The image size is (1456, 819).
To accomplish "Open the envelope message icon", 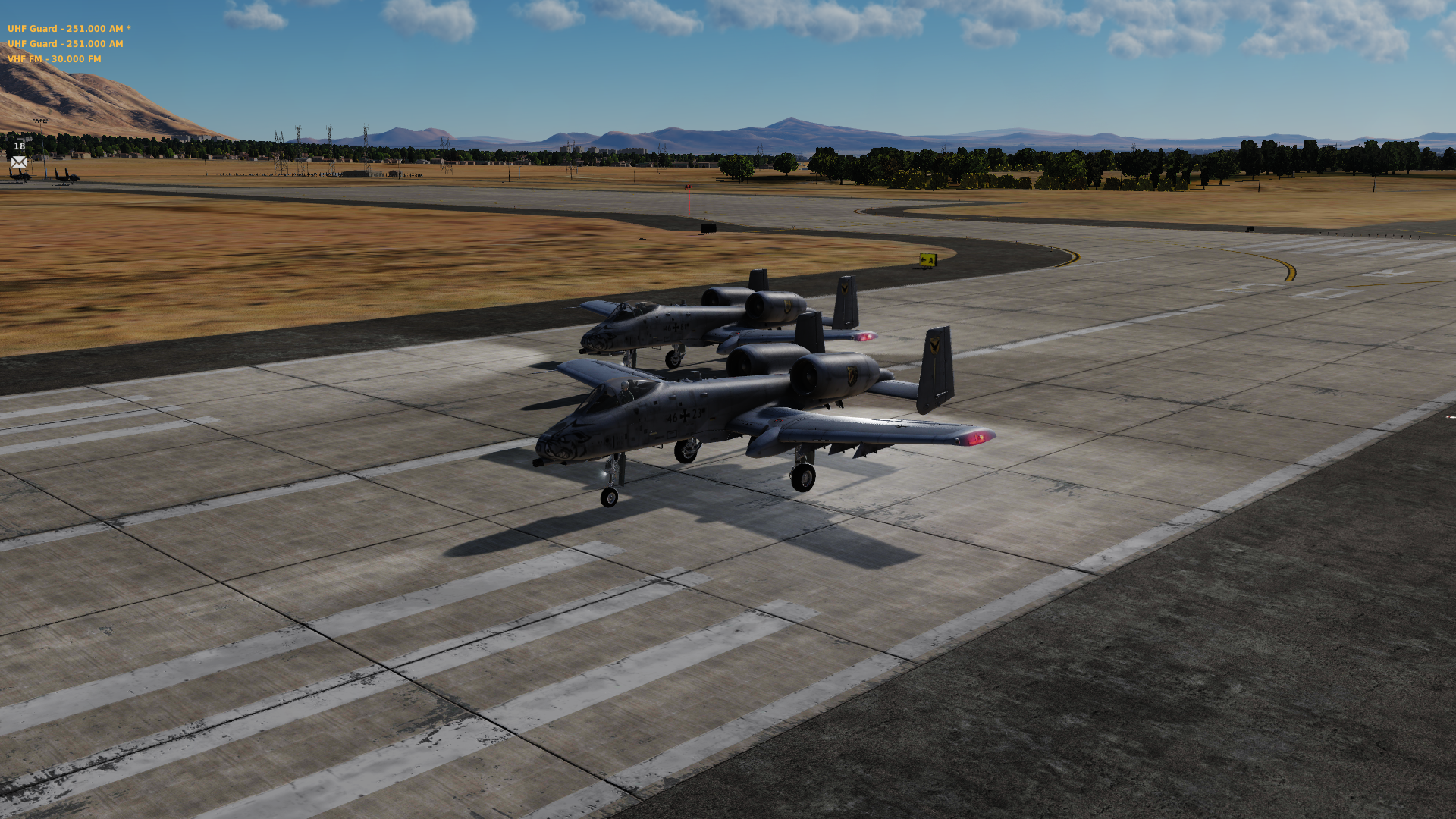I will 19,162.
